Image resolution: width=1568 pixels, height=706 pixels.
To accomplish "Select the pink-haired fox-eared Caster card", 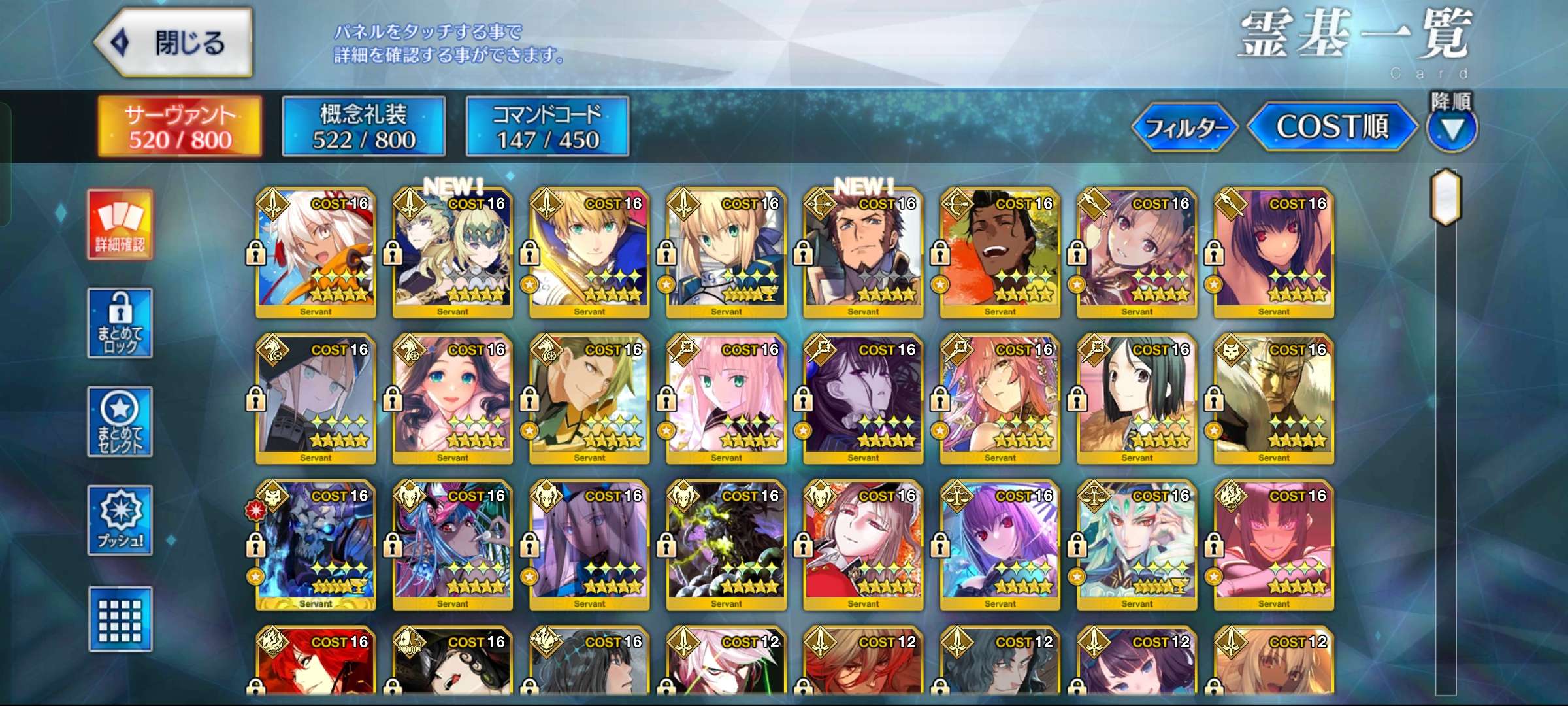I will click(x=1000, y=399).
